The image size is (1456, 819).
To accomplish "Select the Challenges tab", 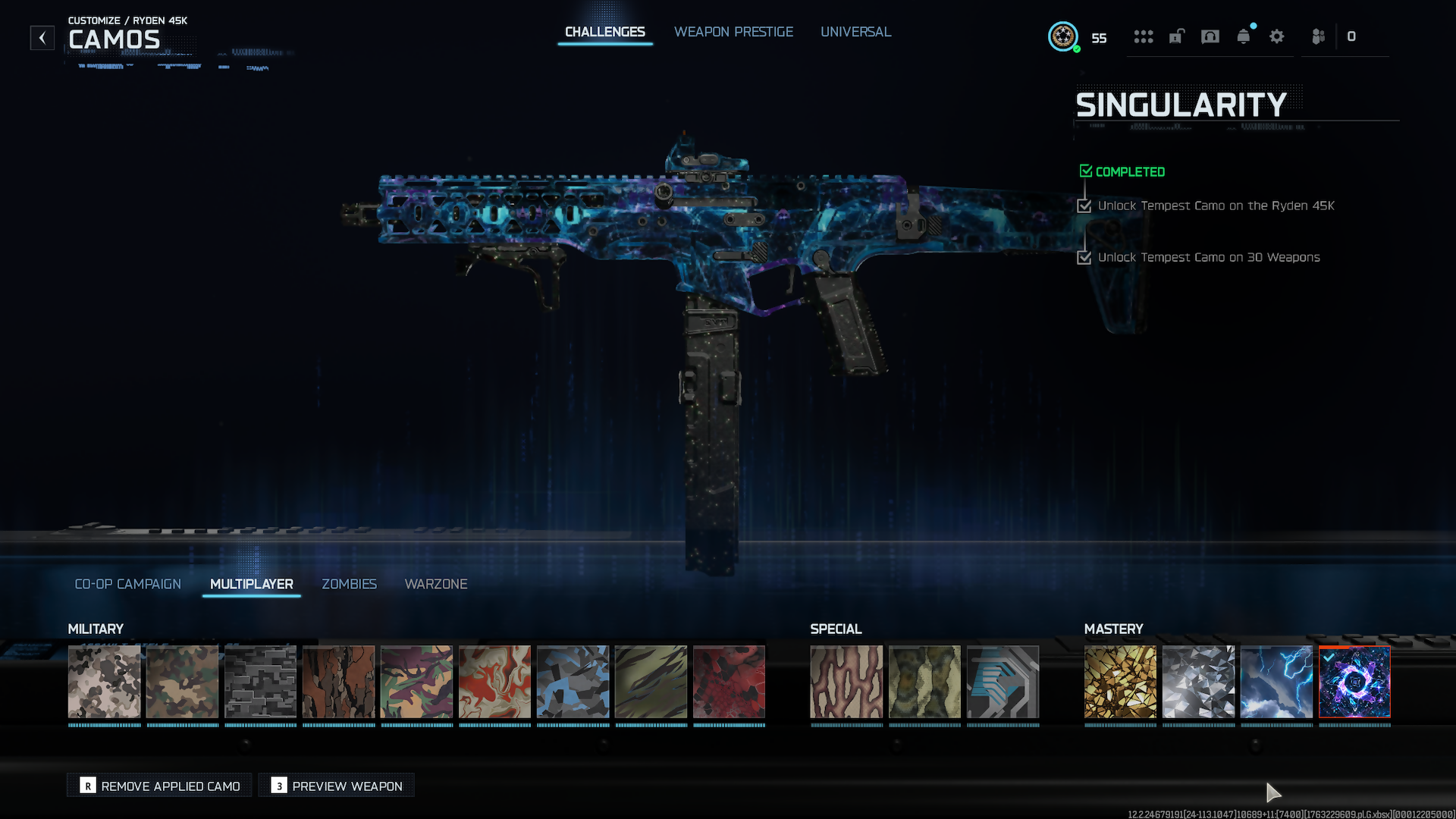I will coord(604,32).
